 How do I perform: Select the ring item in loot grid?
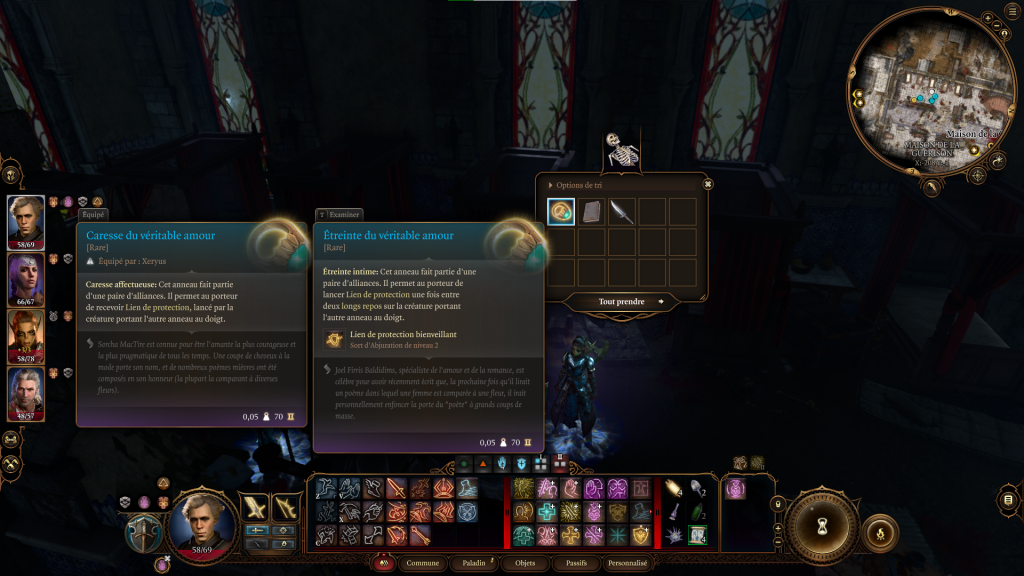561,211
